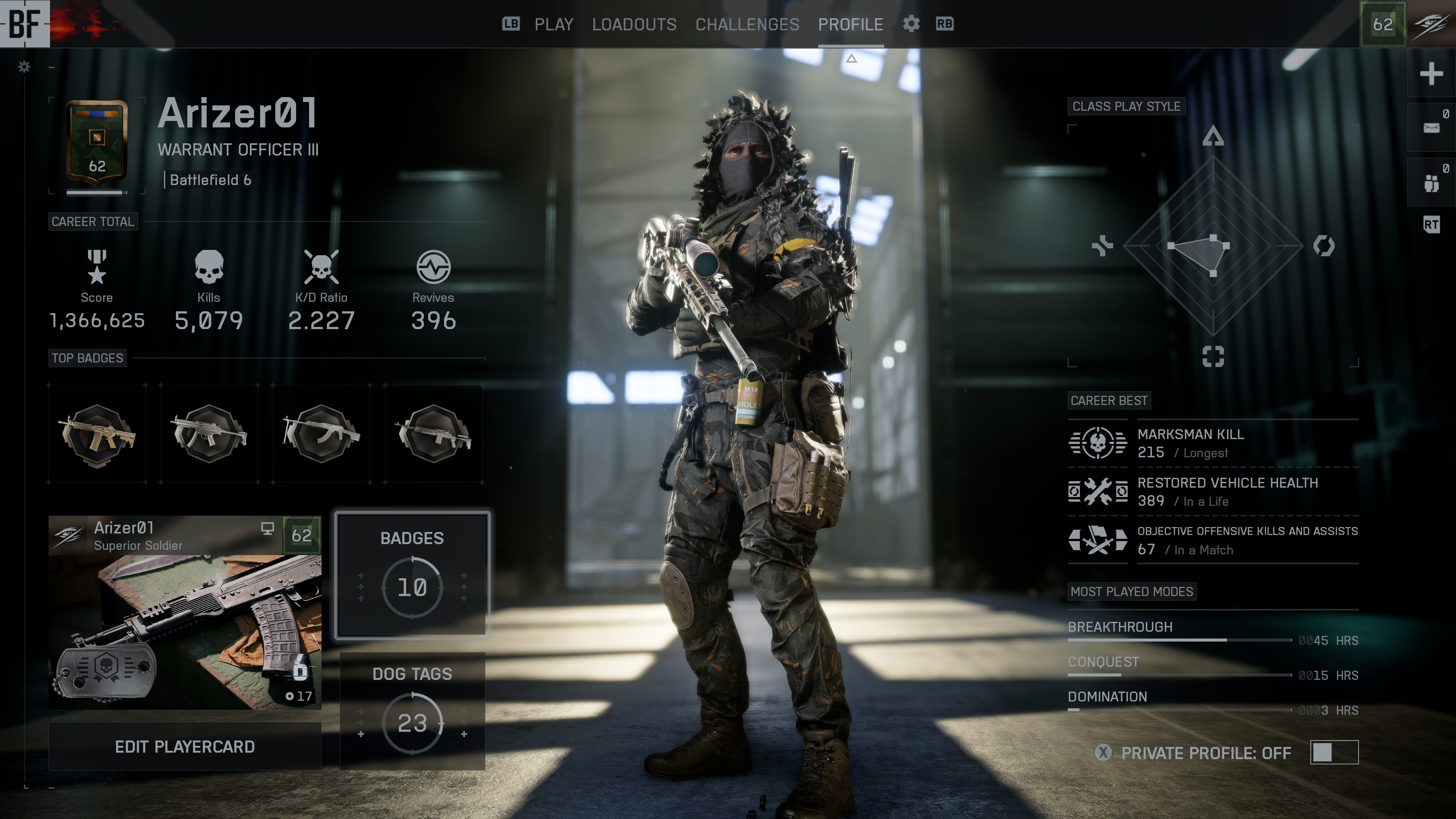1456x819 pixels.
Task: Select the tan assault rifle badge
Action: coord(97,435)
